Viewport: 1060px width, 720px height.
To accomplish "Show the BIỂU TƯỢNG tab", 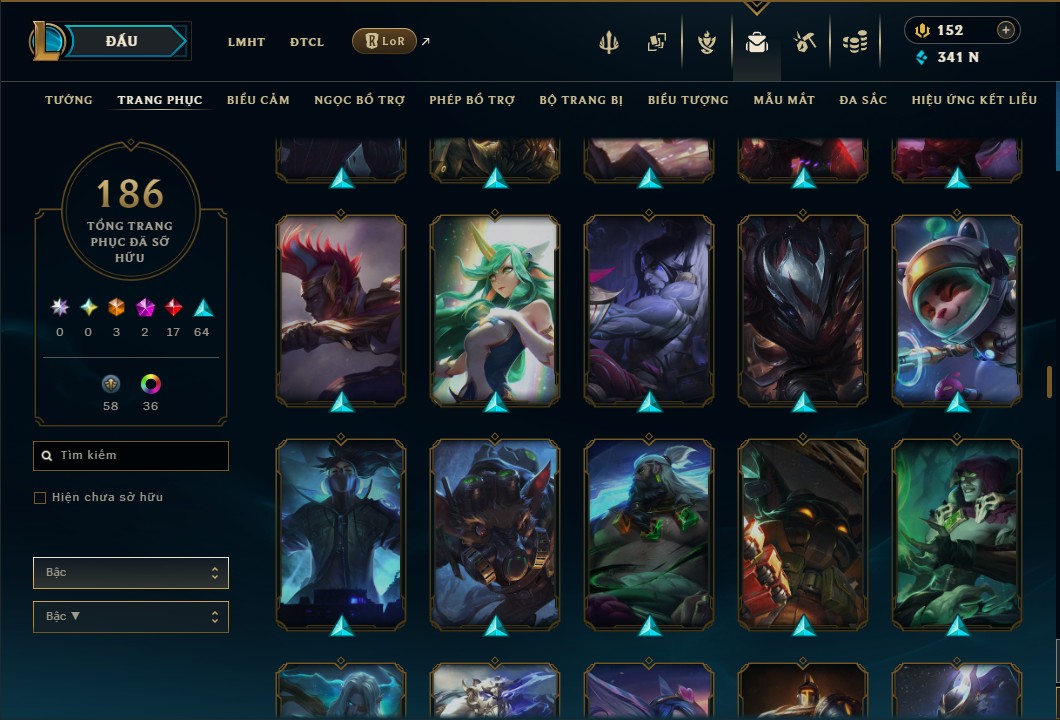I will click(688, 100).
